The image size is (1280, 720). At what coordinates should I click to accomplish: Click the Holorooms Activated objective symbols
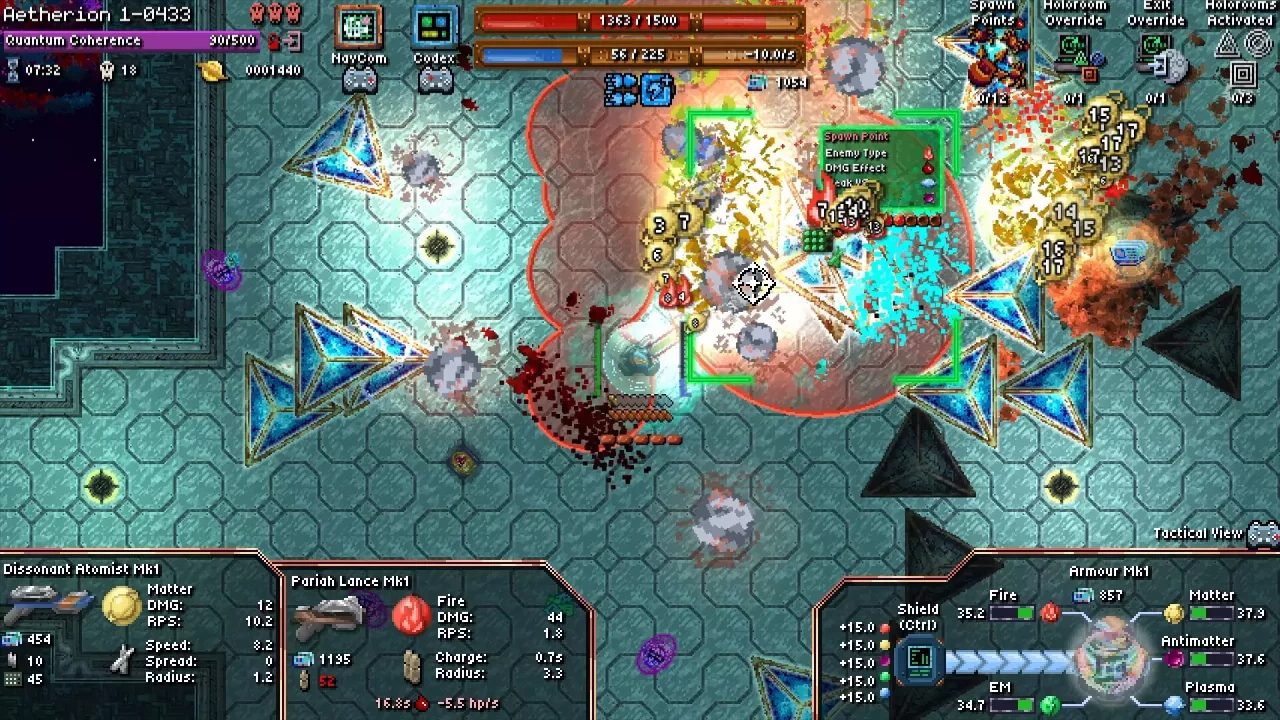1240,58
